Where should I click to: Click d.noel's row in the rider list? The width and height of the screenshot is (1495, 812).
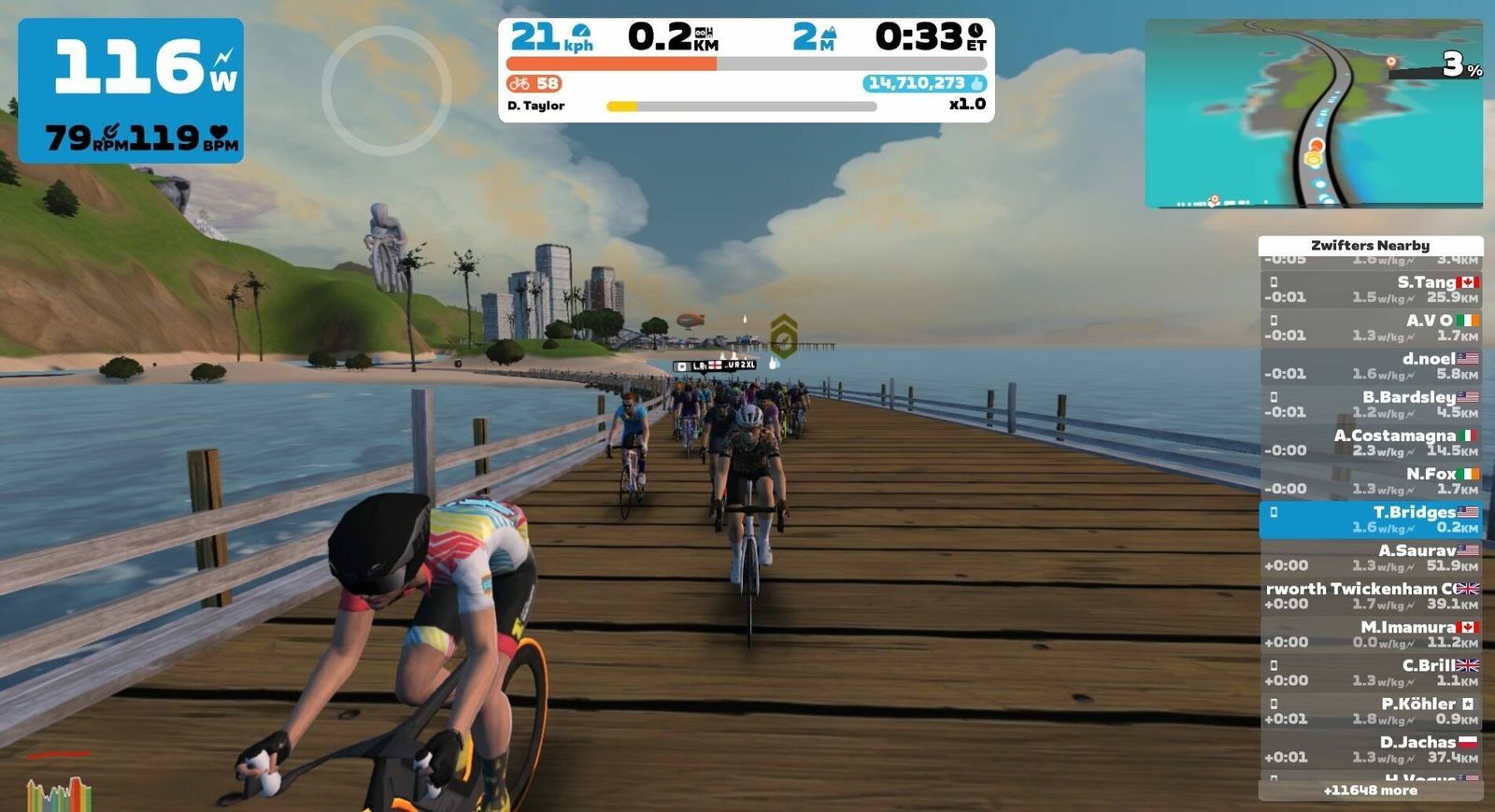pos(1370,366)
